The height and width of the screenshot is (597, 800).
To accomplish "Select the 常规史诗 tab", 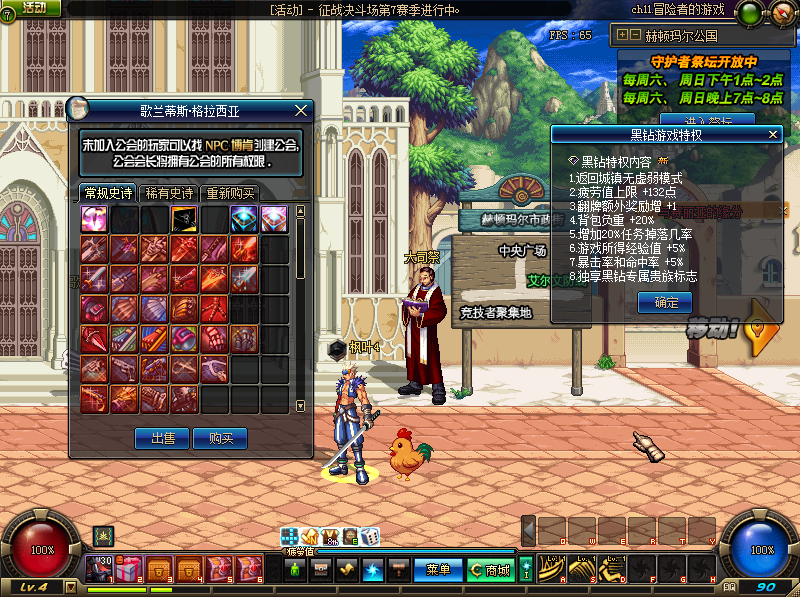I will pyautogui.click(x=107, y=193).
